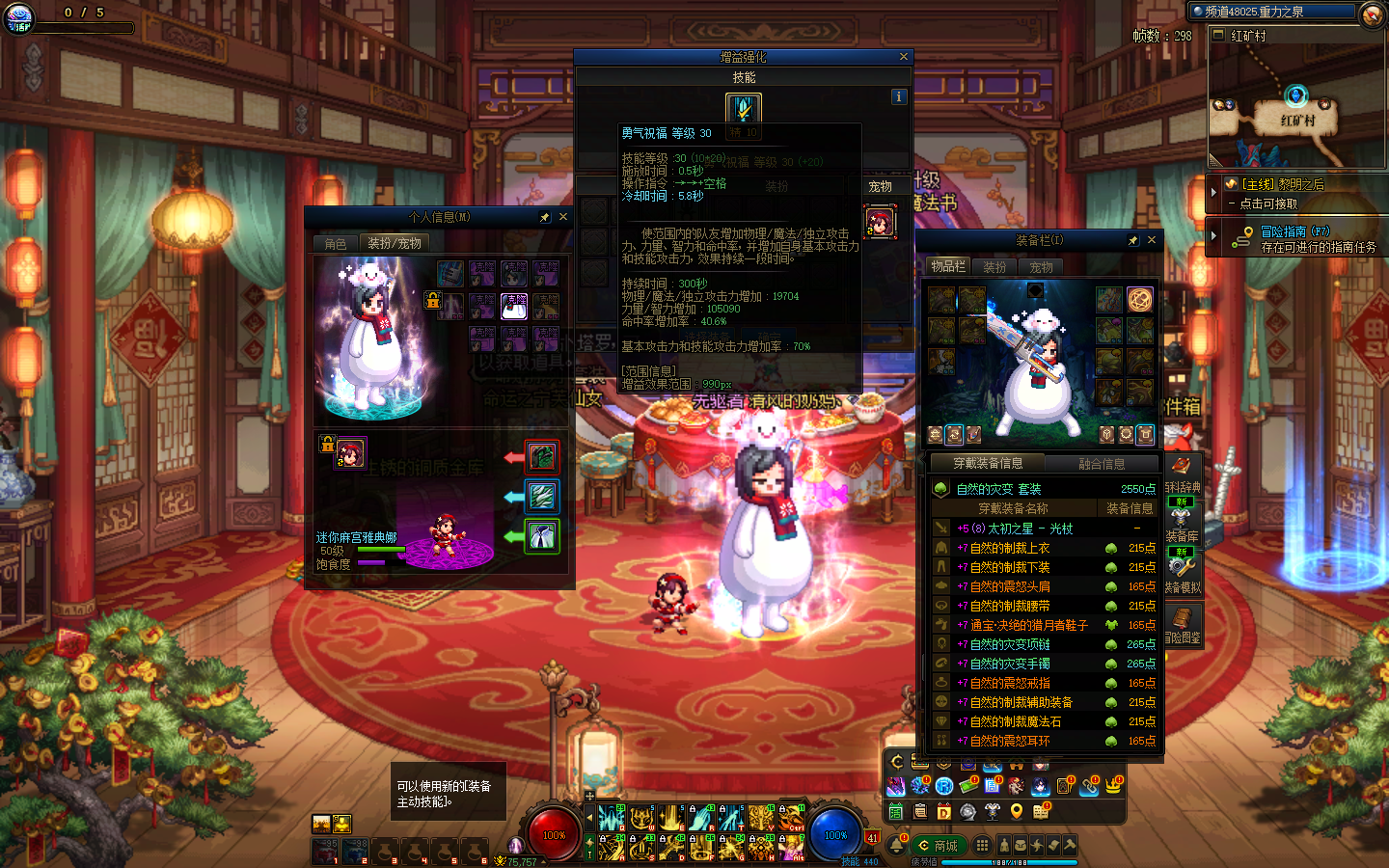The image size is (1389, 868).
Task: Close the 个人信息 panel
Action: [x=563, y=217]
